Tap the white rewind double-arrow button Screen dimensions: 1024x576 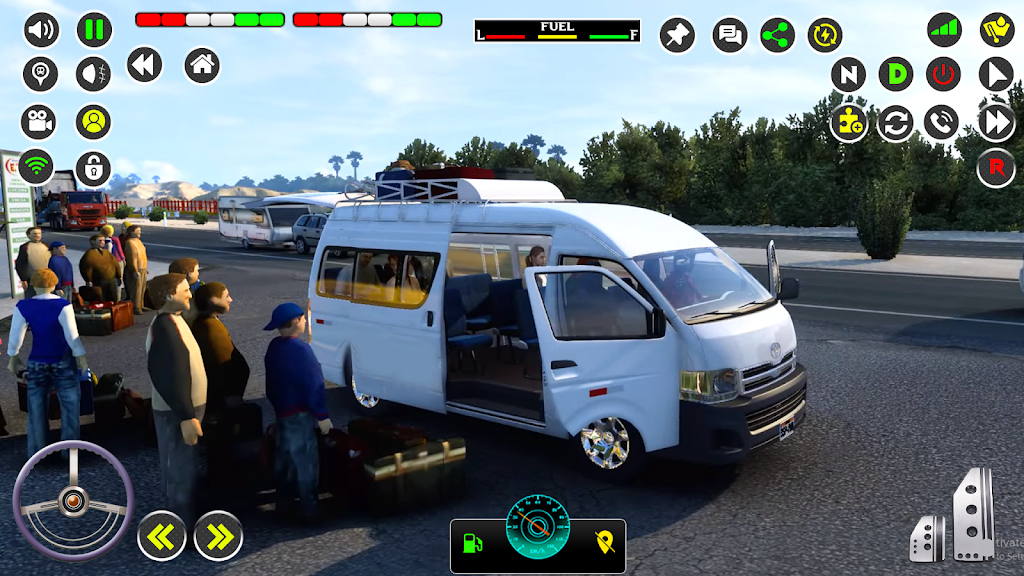(x=144, y=66)
